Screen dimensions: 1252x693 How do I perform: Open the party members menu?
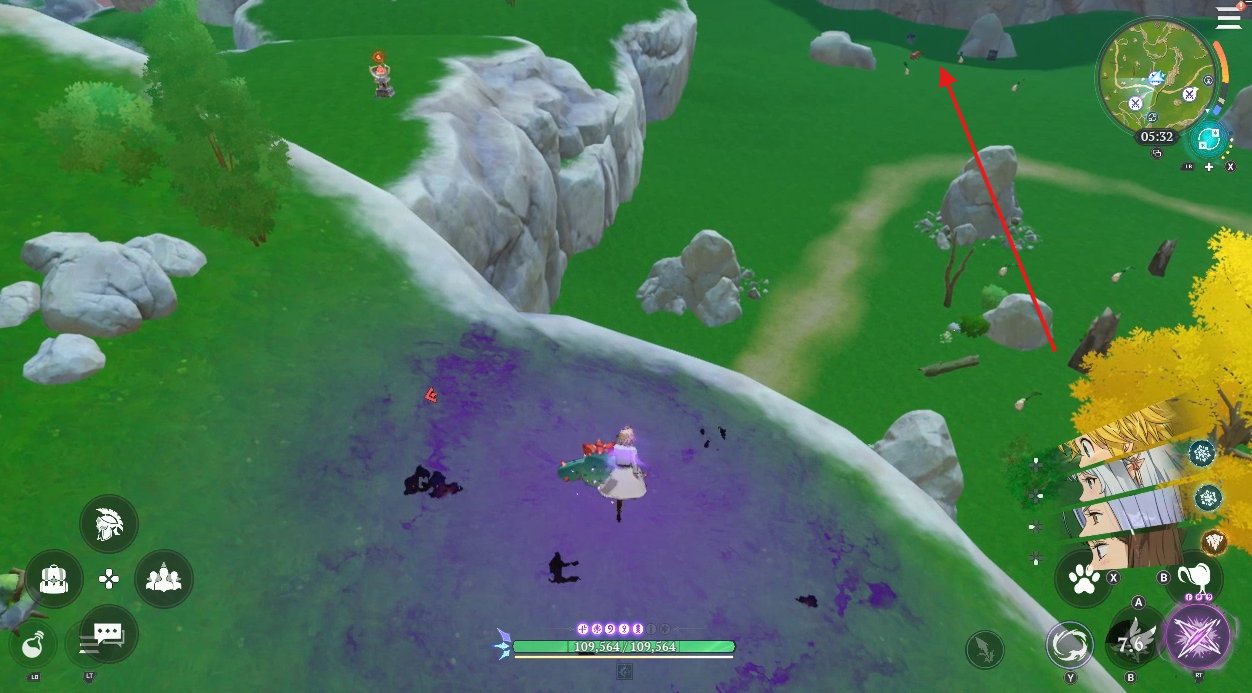163,578
